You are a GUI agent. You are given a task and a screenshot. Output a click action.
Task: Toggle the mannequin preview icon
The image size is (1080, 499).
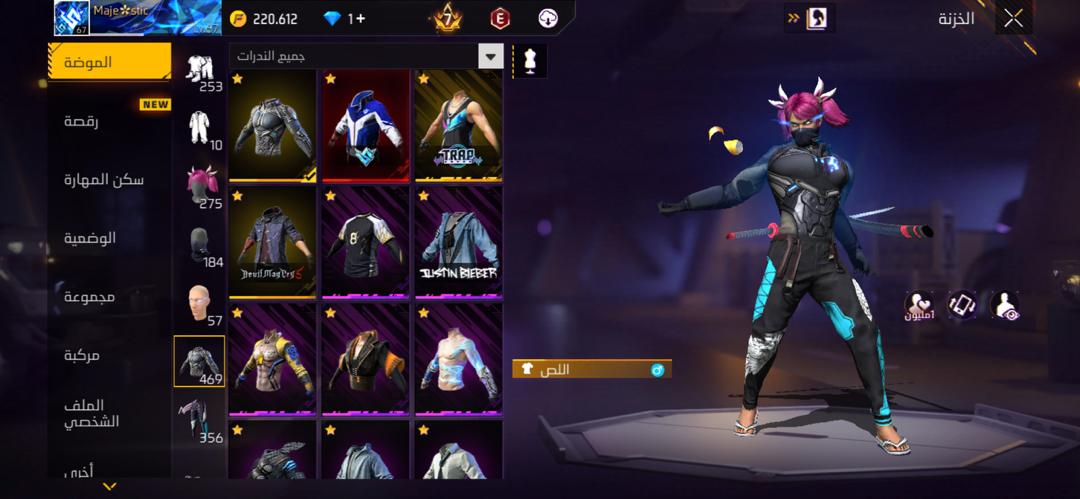pos(530,60)
